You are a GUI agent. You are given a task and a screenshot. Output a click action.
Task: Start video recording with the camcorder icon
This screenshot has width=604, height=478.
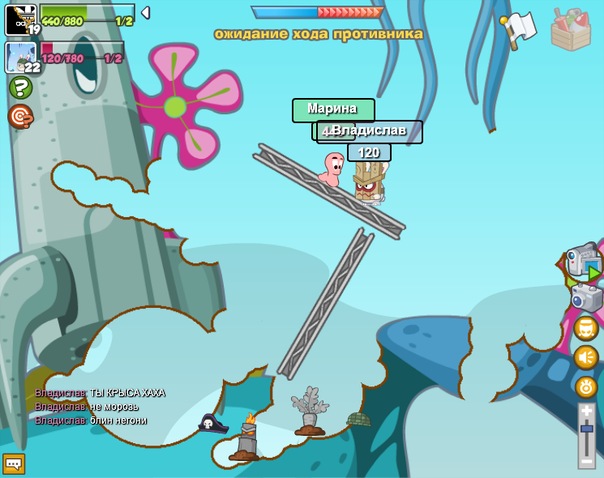click(x=583, y=261)
